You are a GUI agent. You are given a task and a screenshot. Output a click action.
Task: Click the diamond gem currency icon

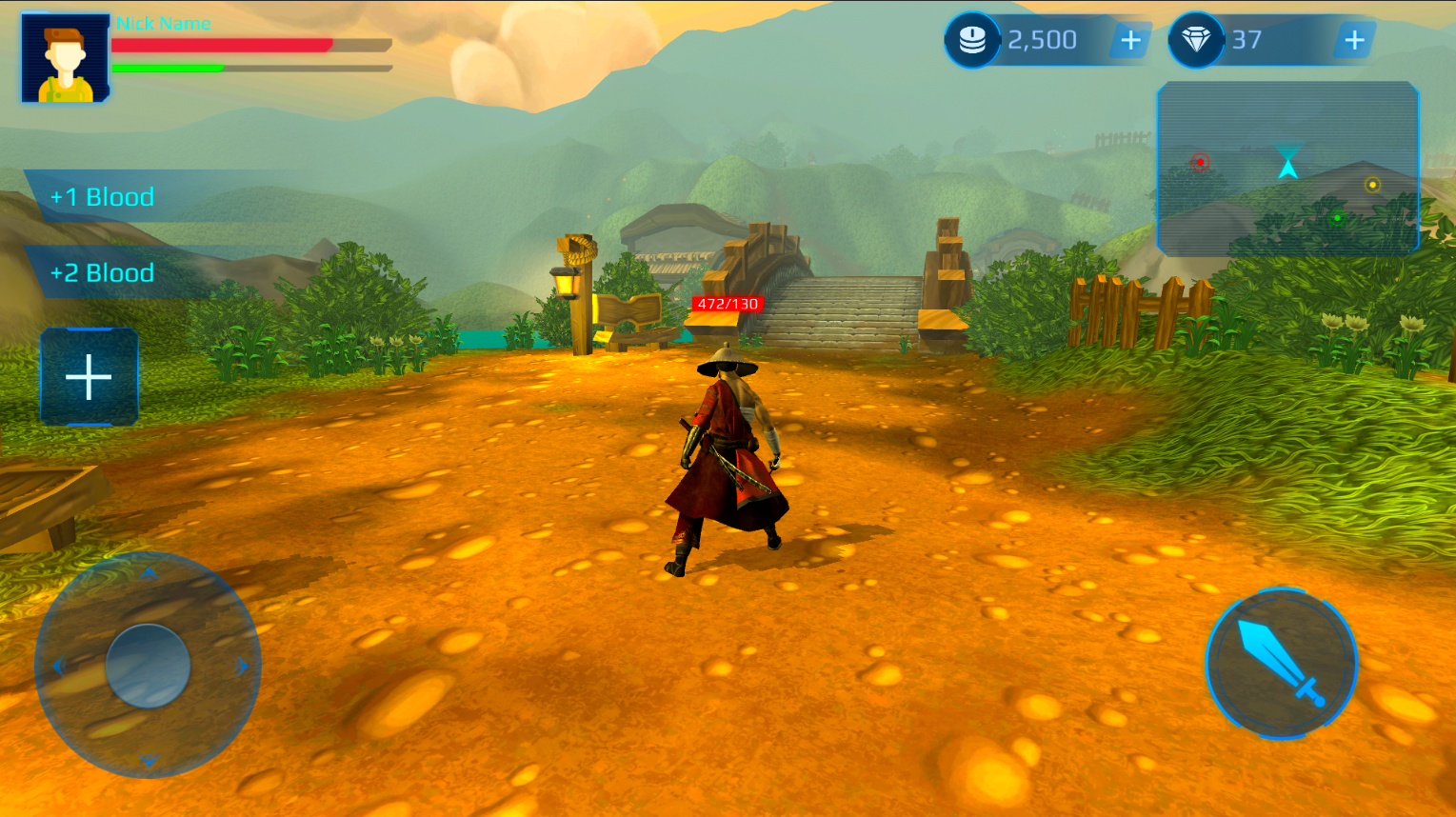click(x=1196, y=41)
